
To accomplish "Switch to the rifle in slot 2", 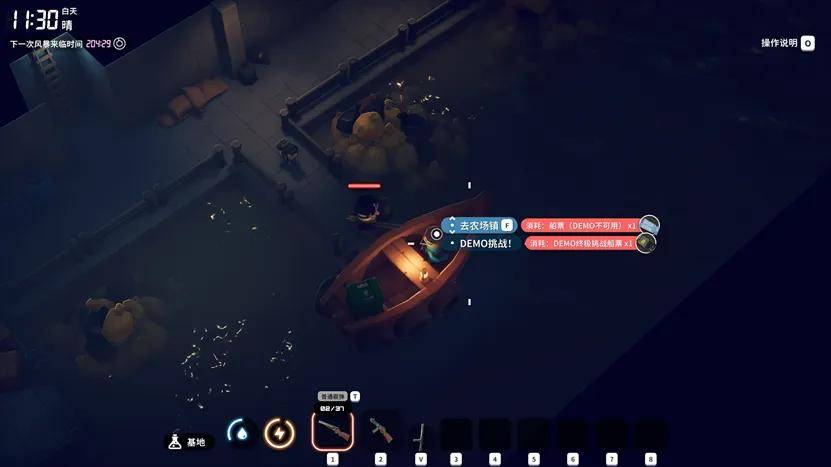I will click(380, 430).
